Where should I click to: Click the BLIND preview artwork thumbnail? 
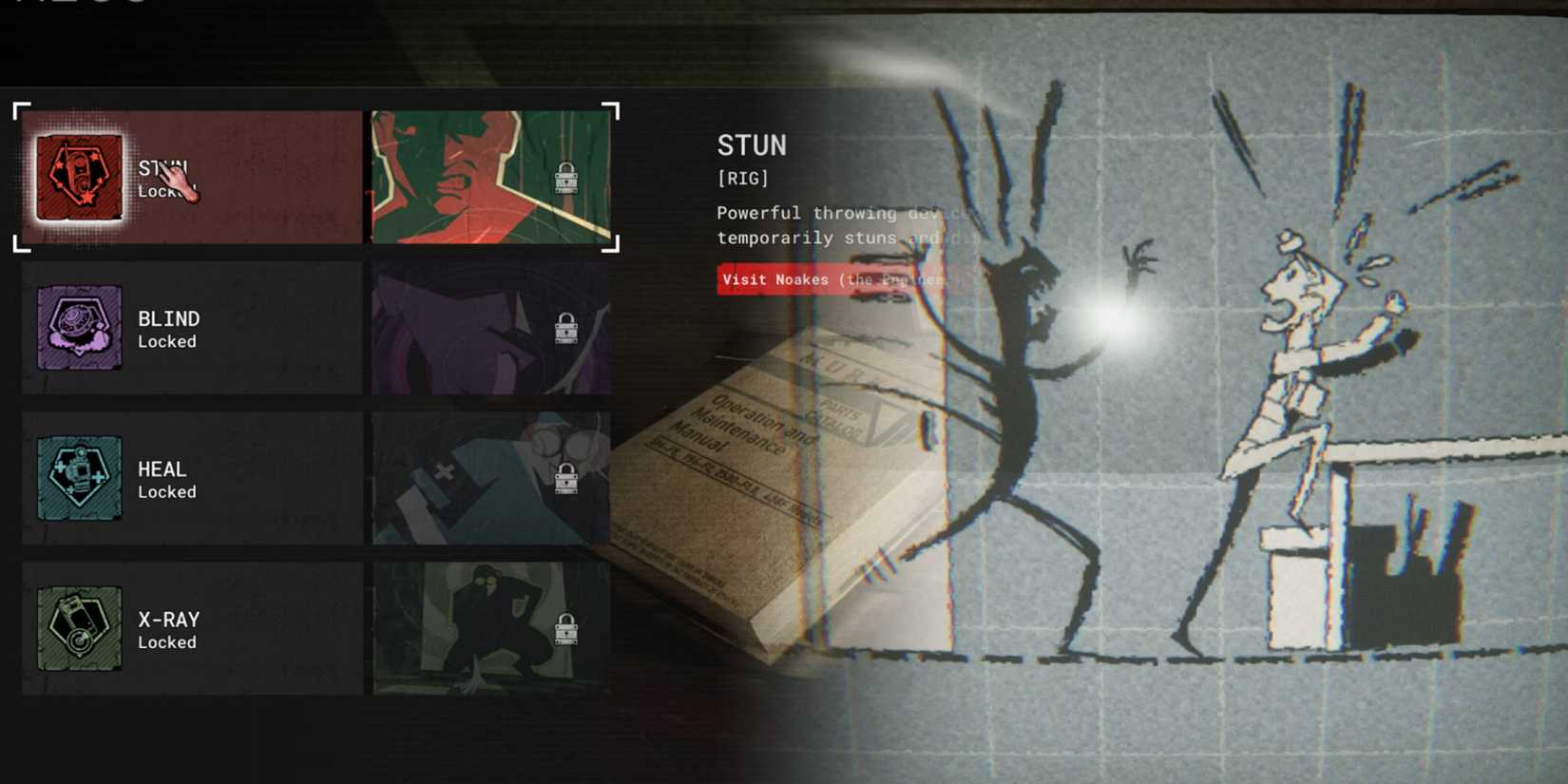[489, 328]
